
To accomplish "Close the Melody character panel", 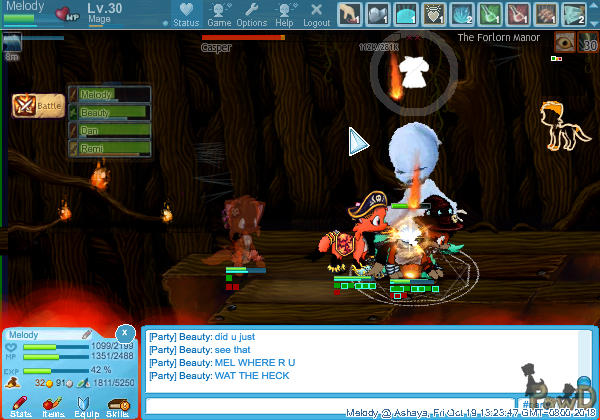I will tap(123, 332).
